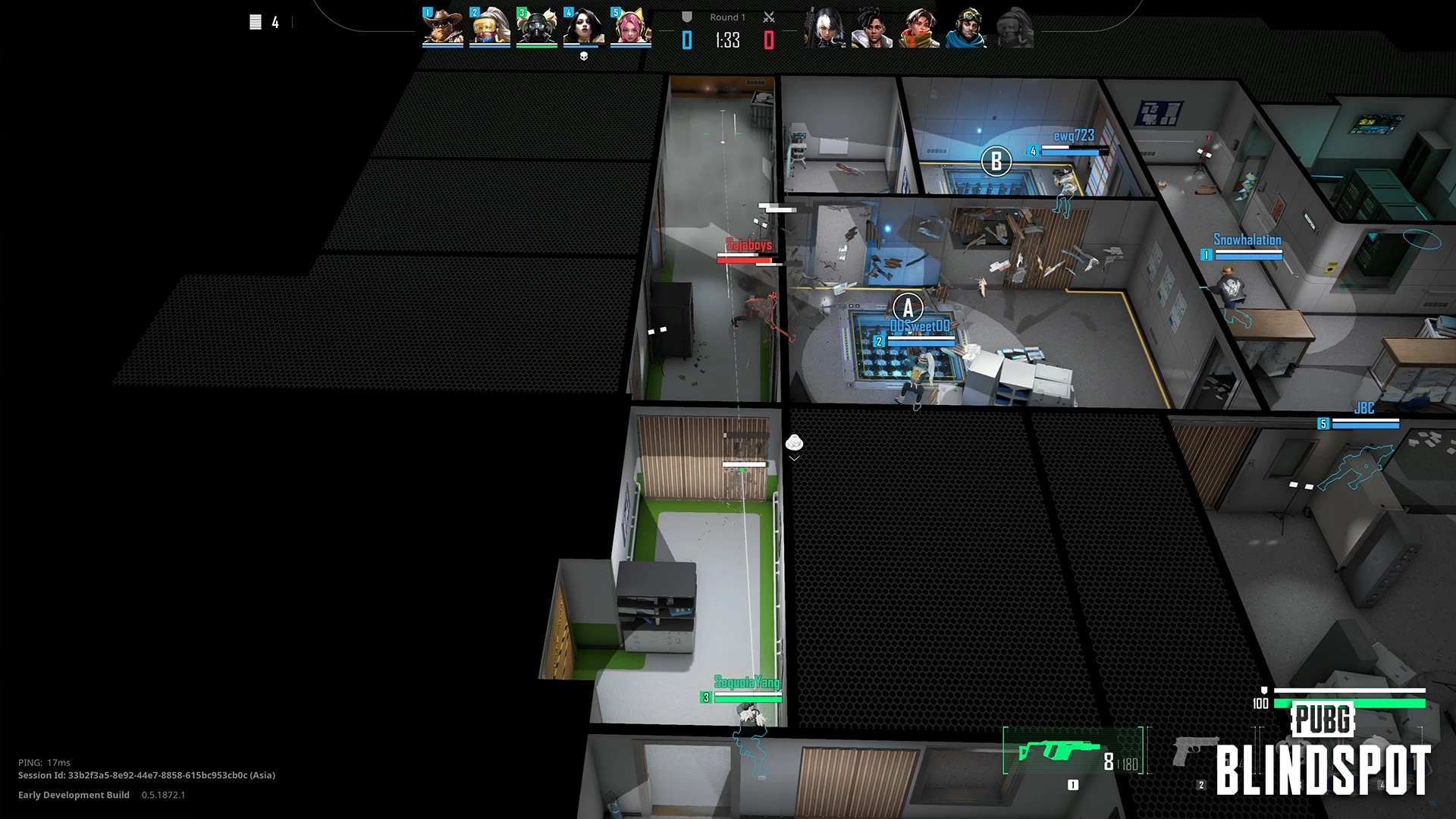Choose the gas mask teammate portrait

(537, 27)
